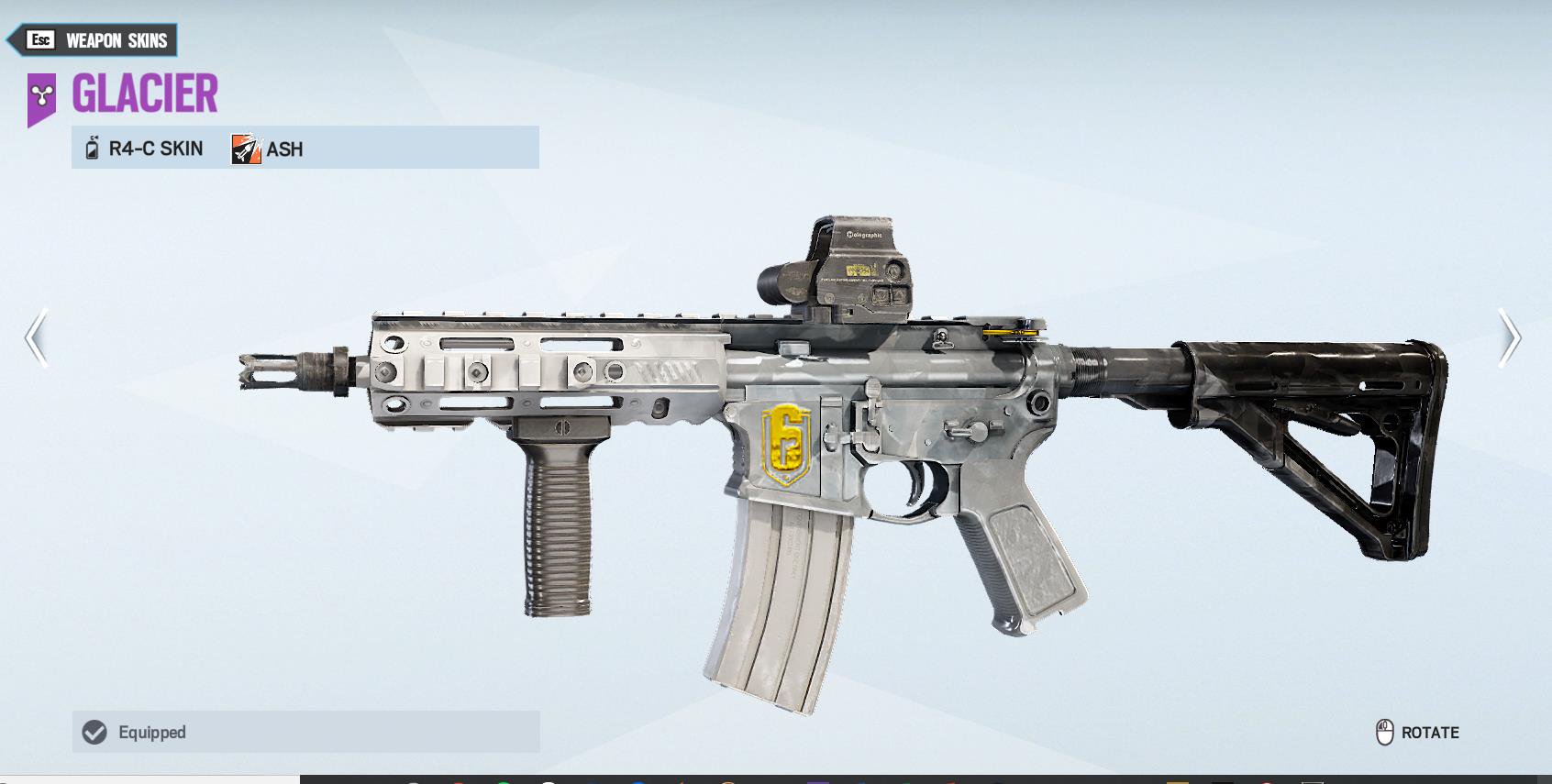Image resolution: width=1552 pixels, height=784 pixels.
Task: Click the yellow Six emblem on the receiver
Action: (x=785, y=447)
